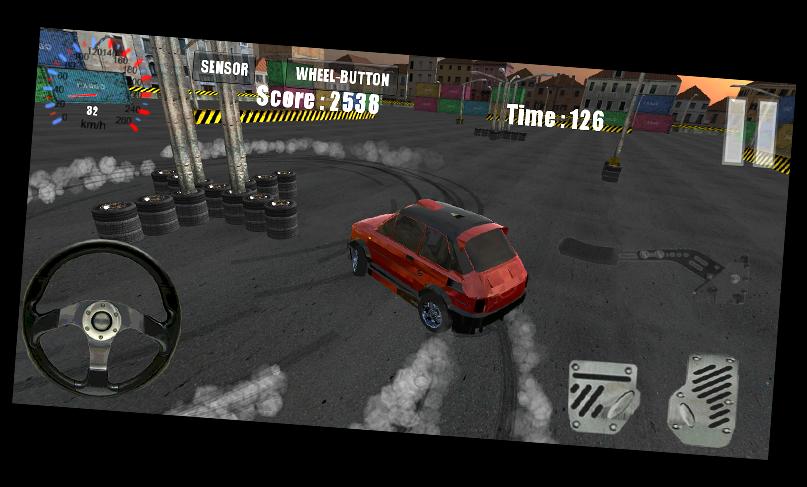Tap the SENSOR control mode button
807x487 pixels.
click(224, 68)
